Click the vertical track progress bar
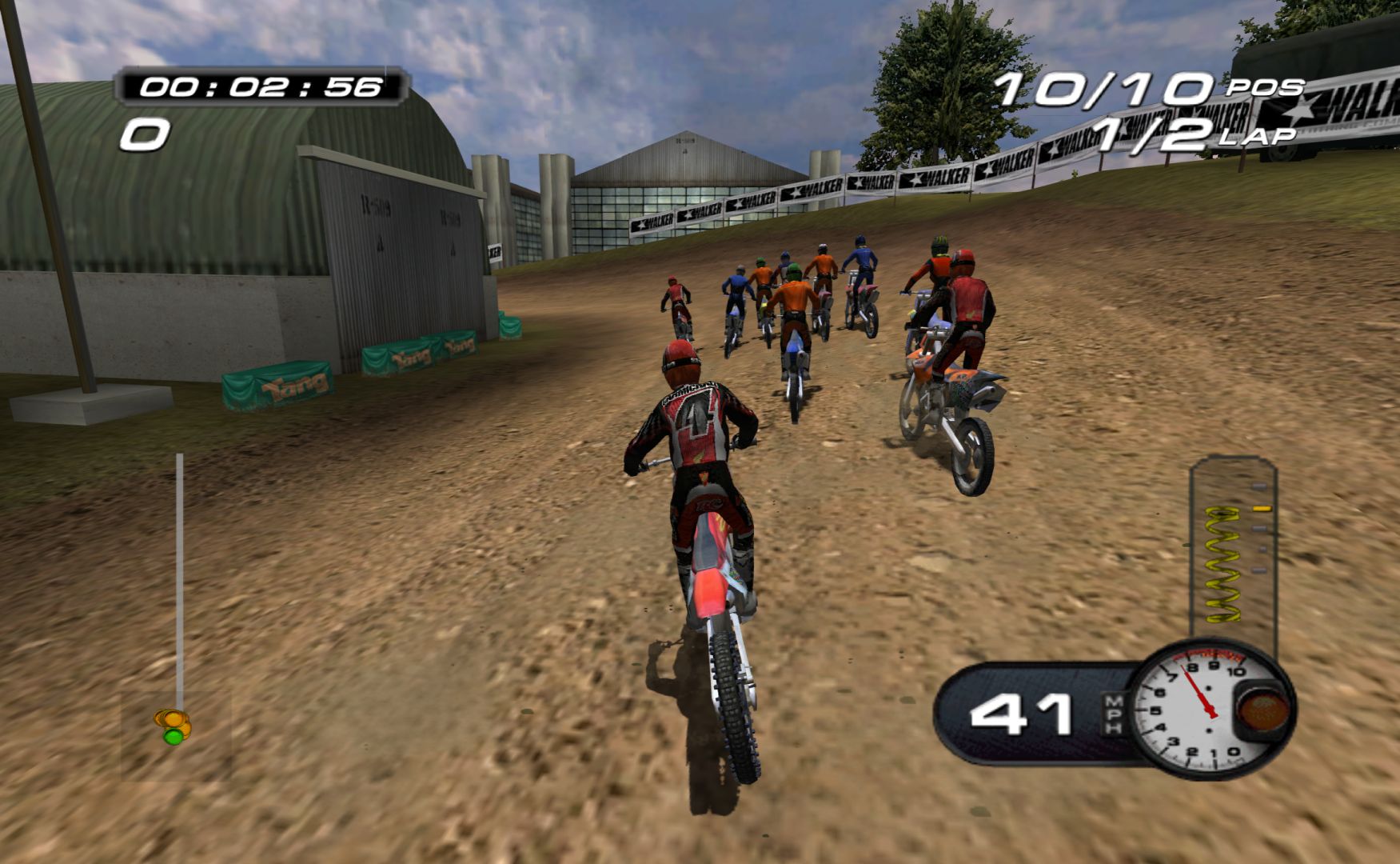The width and height of the screenshot is (1400, 864). pyautogui.click(x=179, y=576)
